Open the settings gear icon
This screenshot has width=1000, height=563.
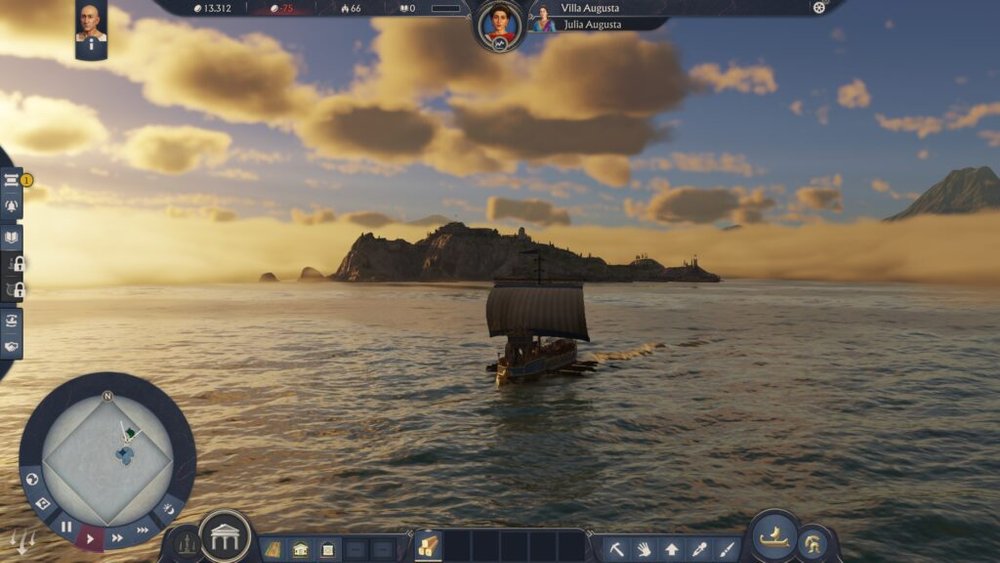point(820,8)
